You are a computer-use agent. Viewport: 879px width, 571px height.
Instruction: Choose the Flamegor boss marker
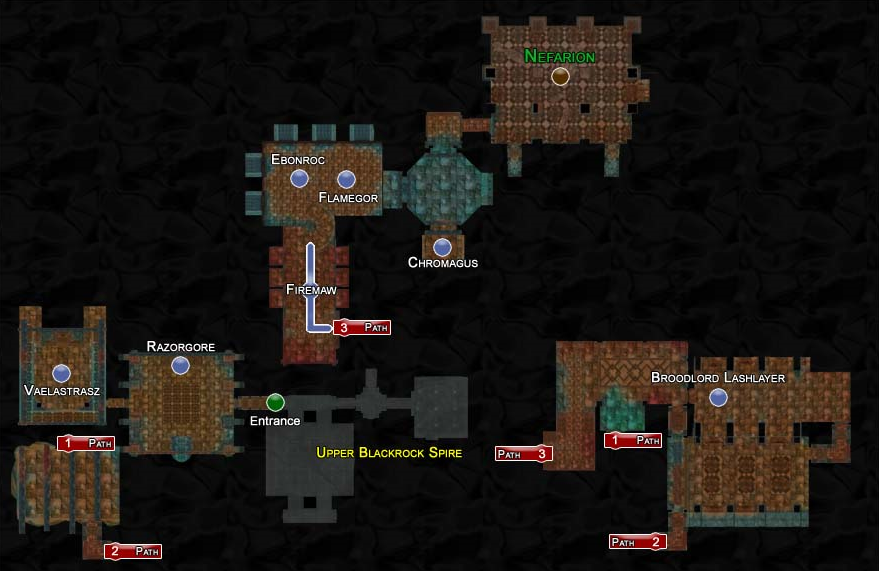[346, 179]
